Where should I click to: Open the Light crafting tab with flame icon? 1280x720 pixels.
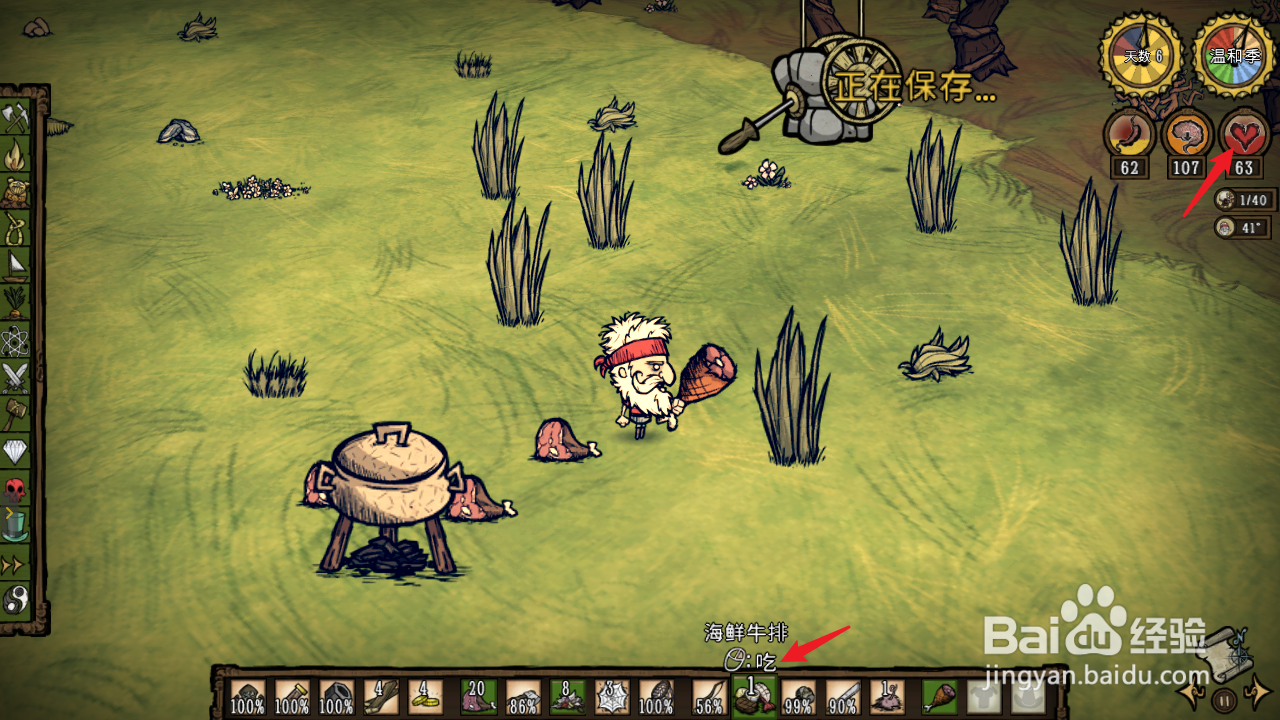click(x=16, y=155)
